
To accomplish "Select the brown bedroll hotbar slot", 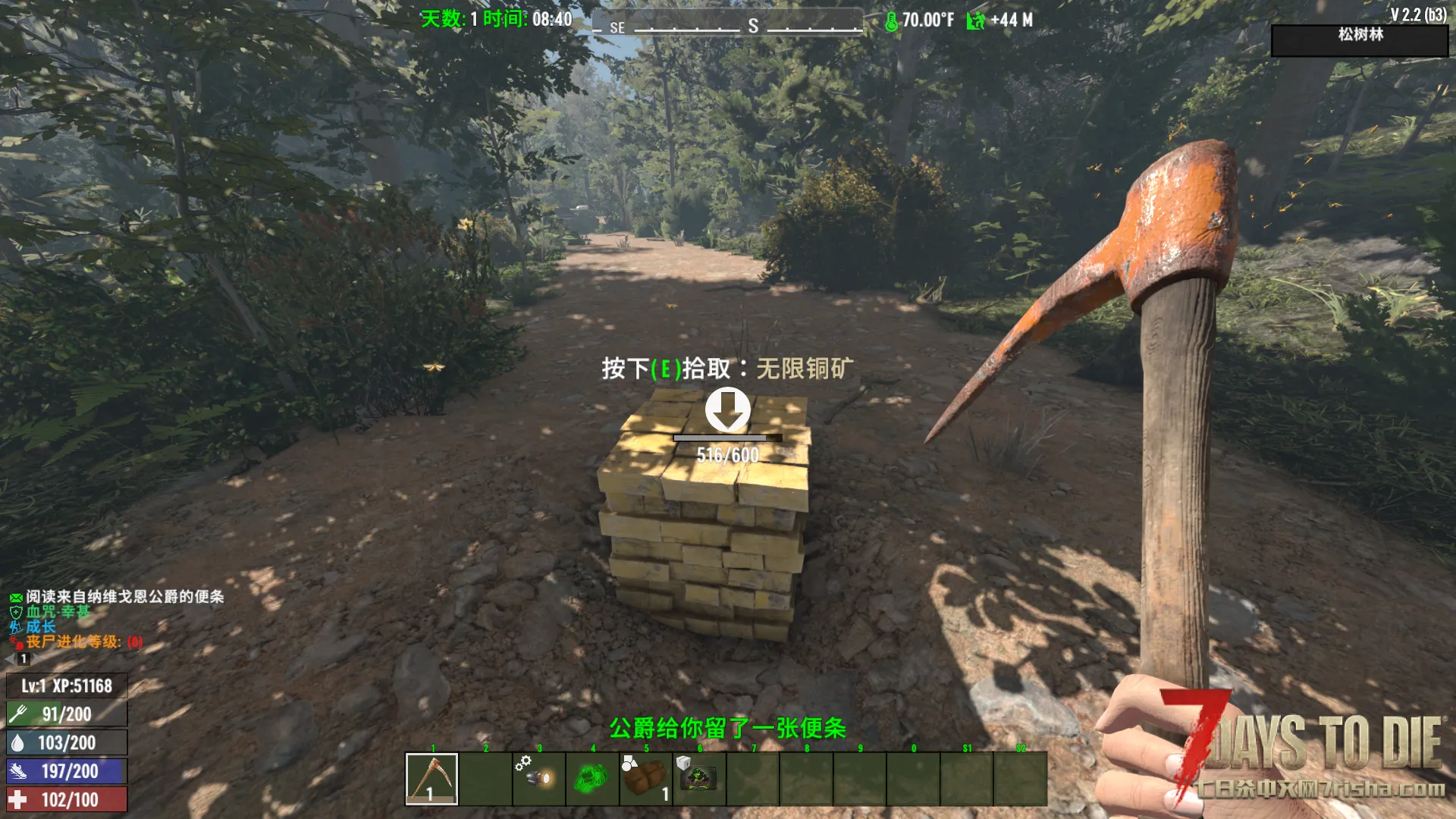I will (x=645, y=778).
